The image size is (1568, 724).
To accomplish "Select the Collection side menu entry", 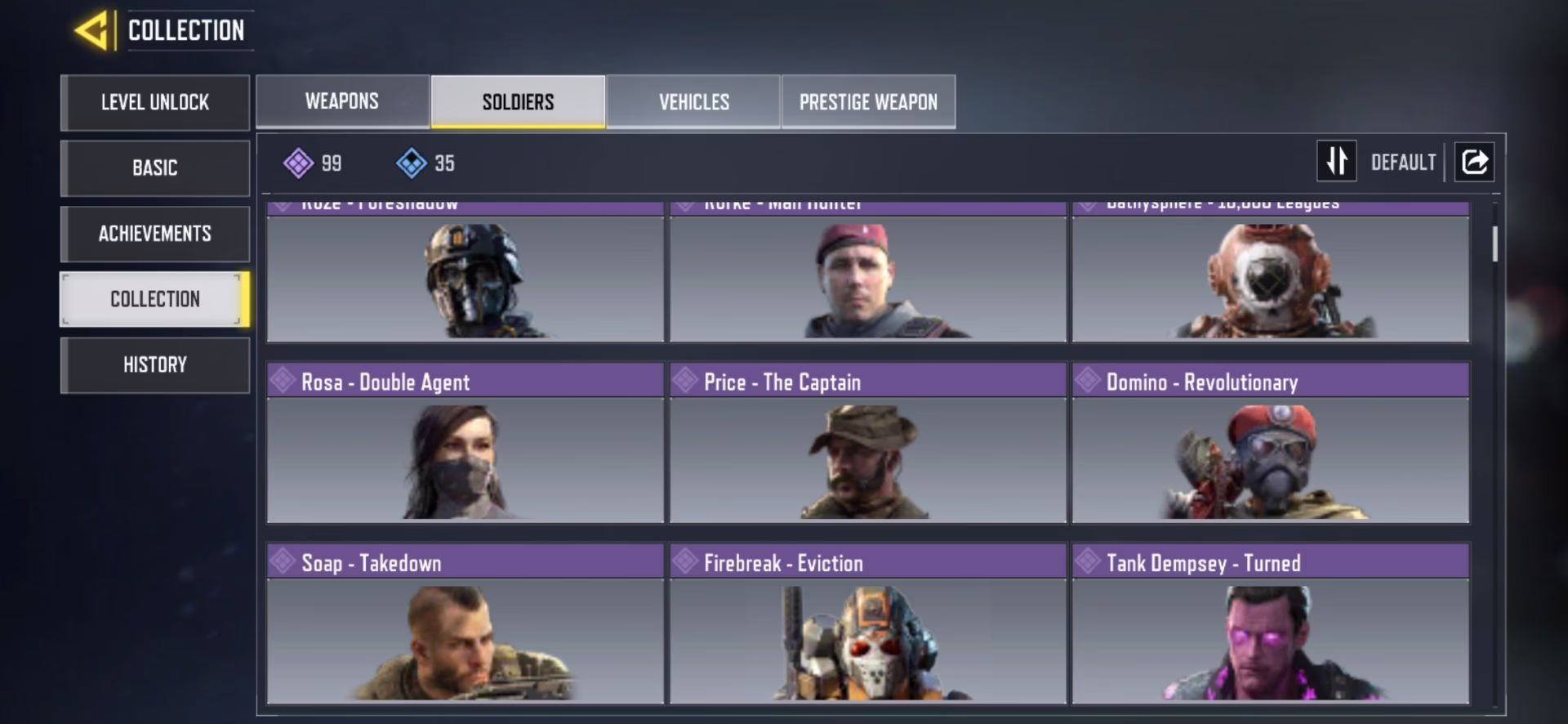I will click(x=155, y=299).
